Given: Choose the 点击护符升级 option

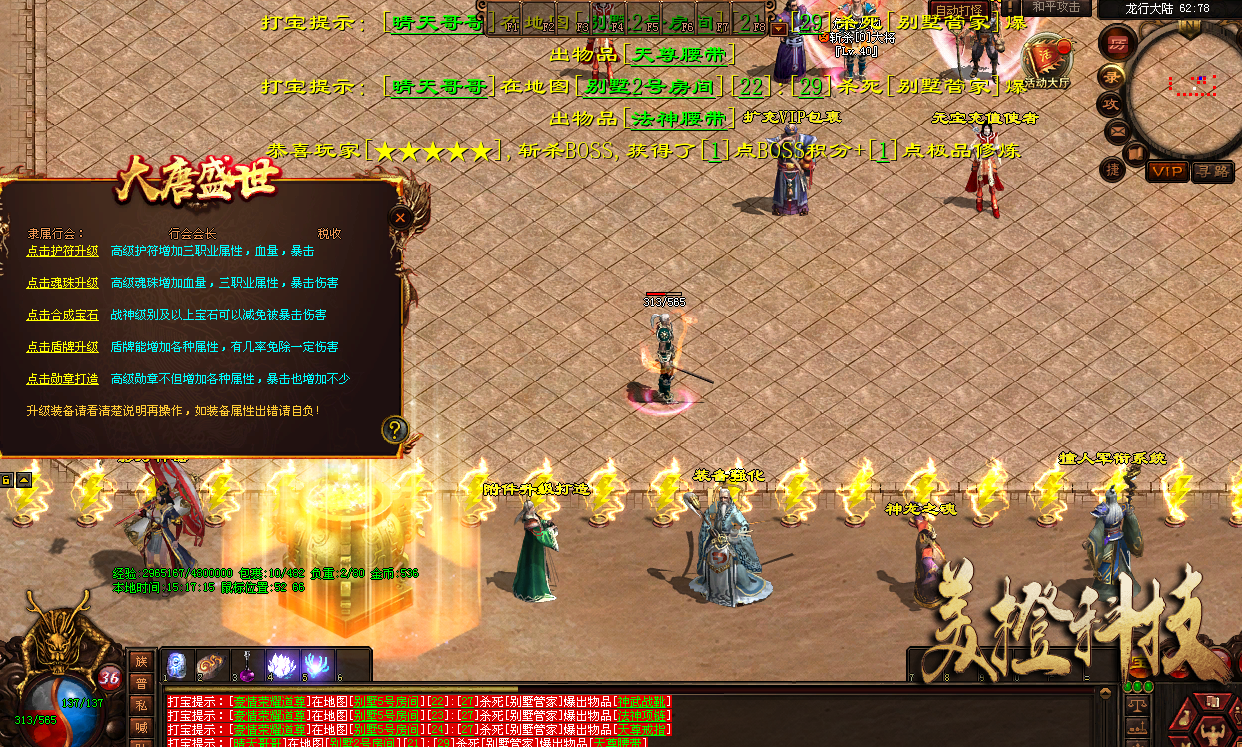Looking at the screenshot, I should pyautogui.click(x=62, y=251).
